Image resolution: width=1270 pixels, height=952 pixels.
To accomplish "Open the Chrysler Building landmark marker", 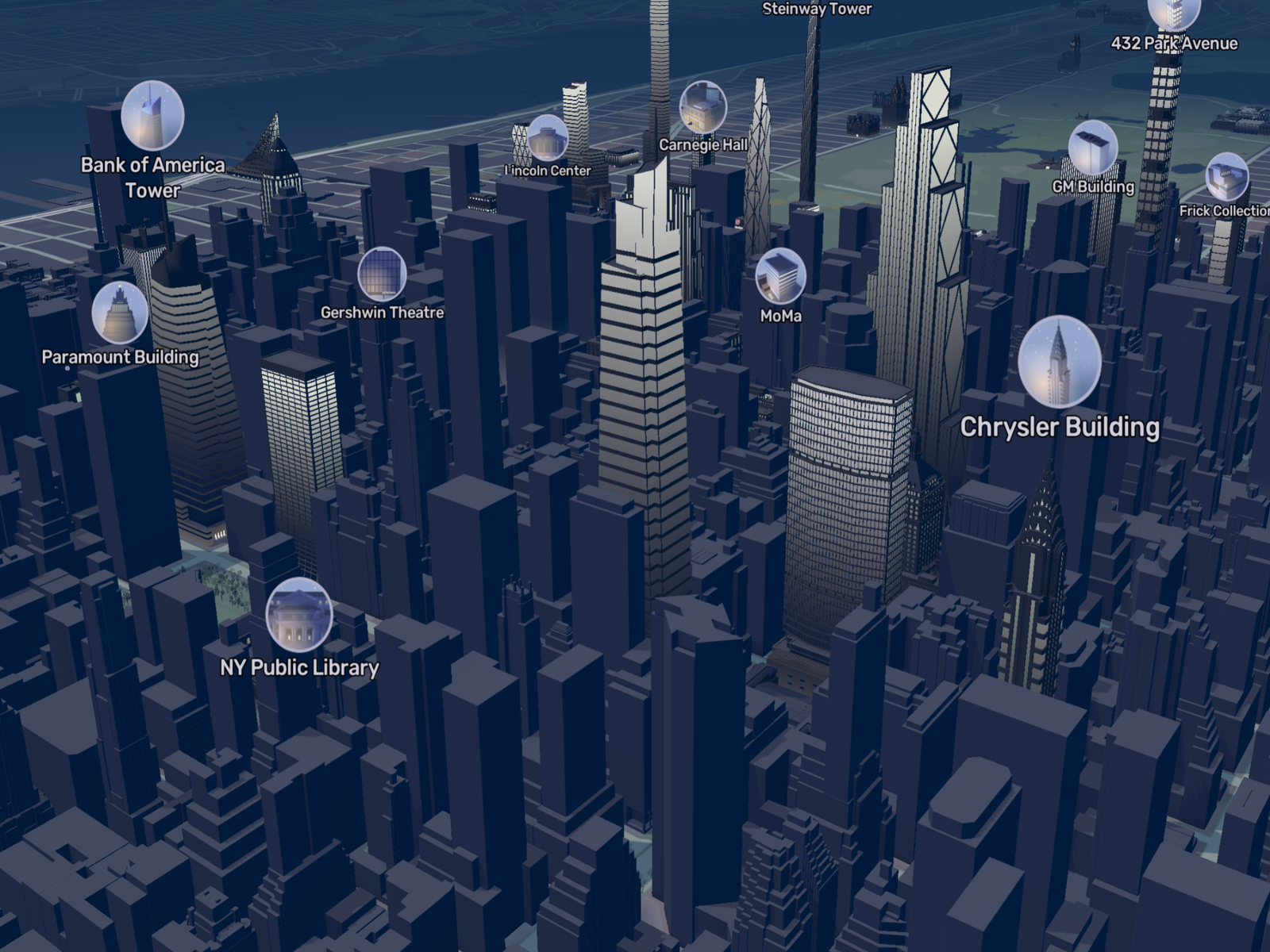I will (x=1059, y=361).
